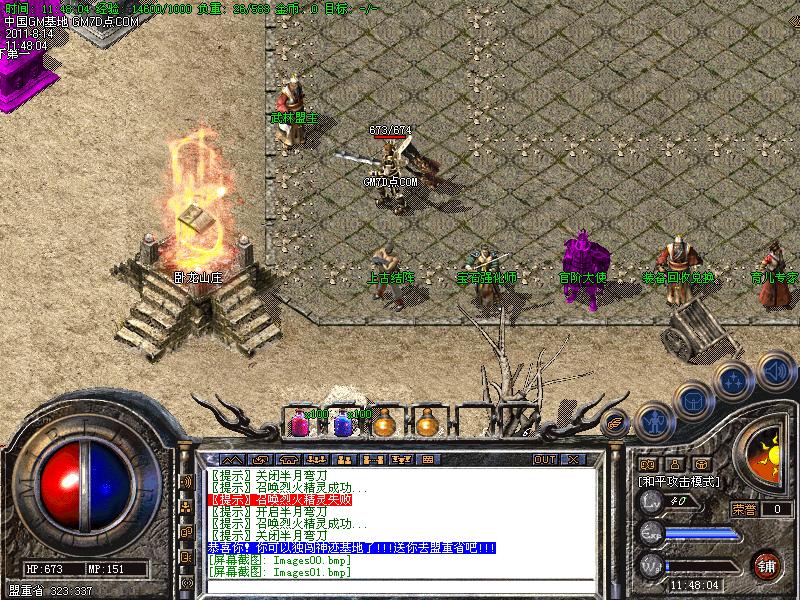Click the small winged orange round icon

click(x=614, y=422)
